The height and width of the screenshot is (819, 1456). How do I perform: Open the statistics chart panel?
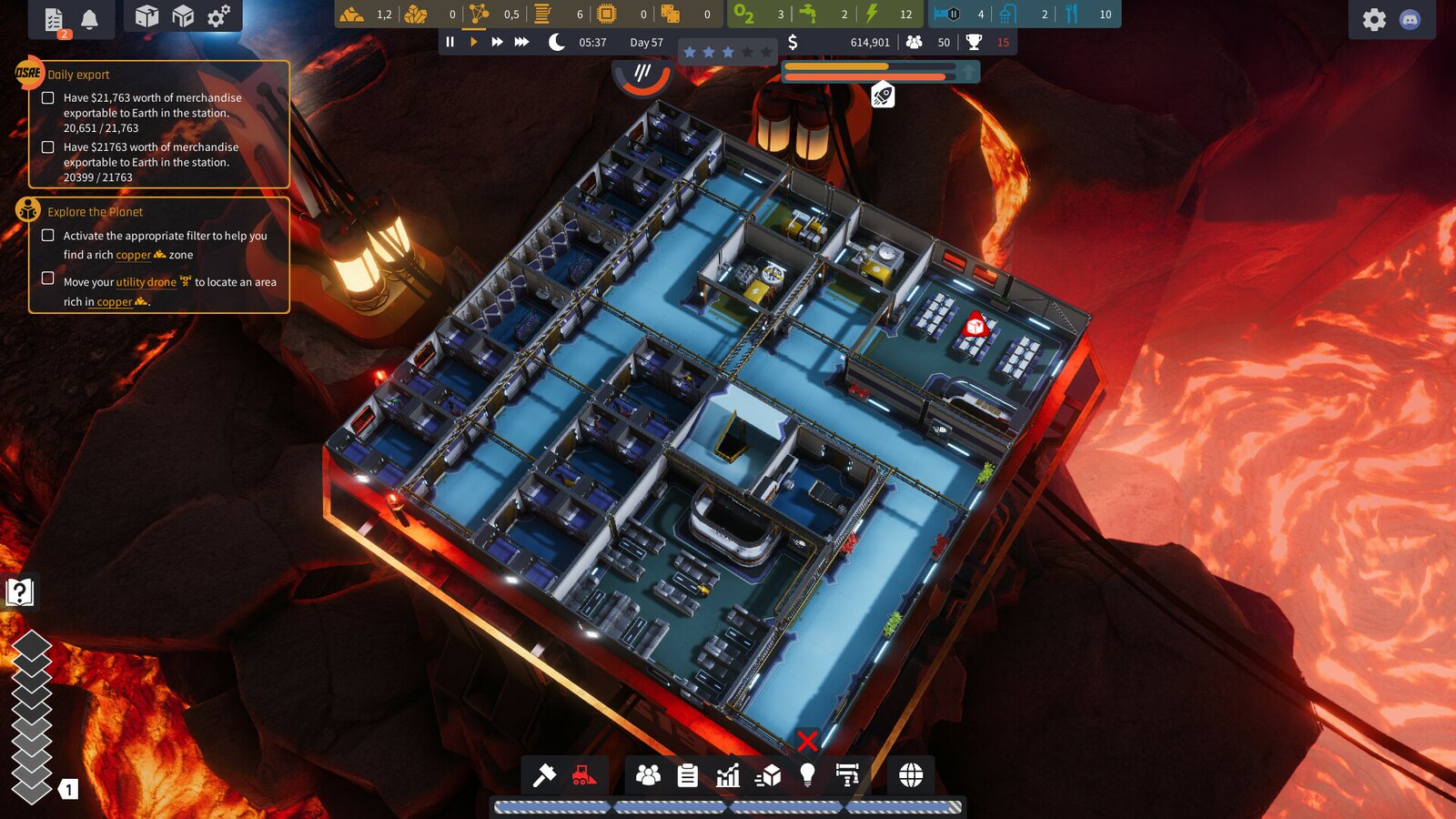[x=728, y=775]
